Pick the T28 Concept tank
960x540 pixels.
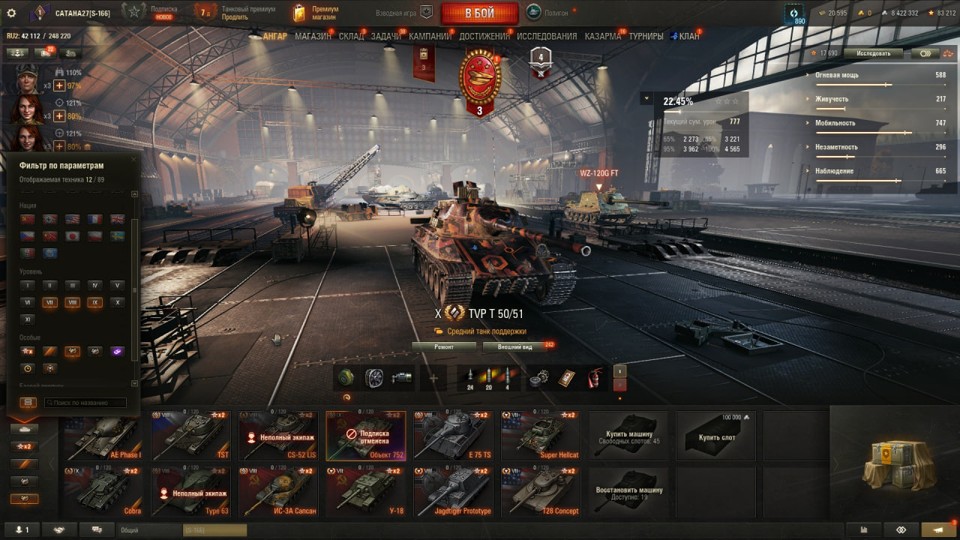click(x=538, y=491)
